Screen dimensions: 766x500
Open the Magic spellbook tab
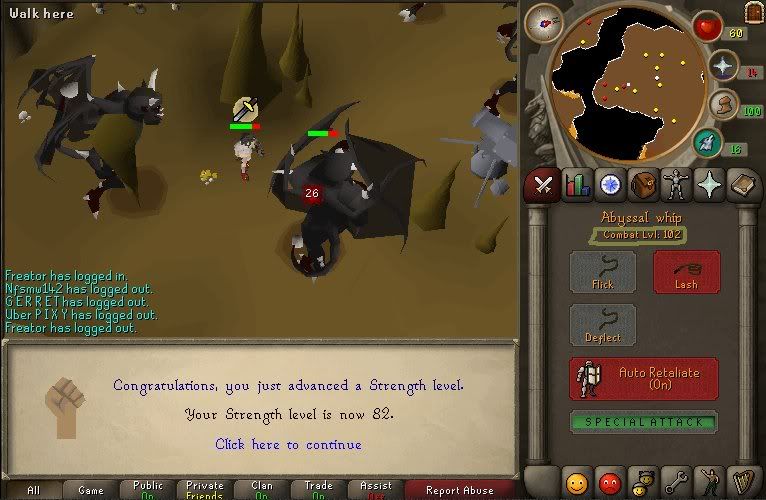tap(744, 184)
